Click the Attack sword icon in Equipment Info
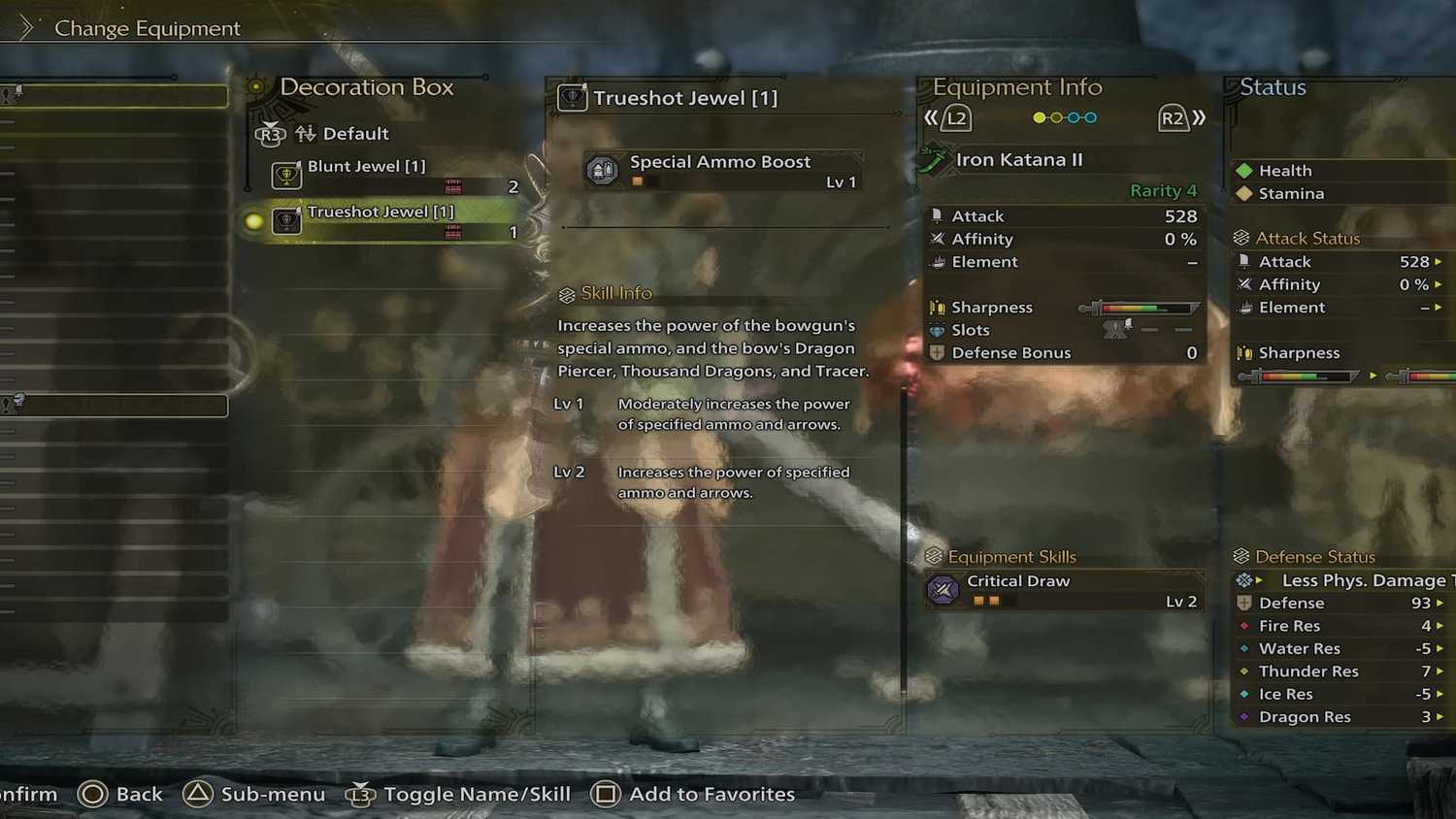Screen dimensions: 1456x819 point(939,214)
